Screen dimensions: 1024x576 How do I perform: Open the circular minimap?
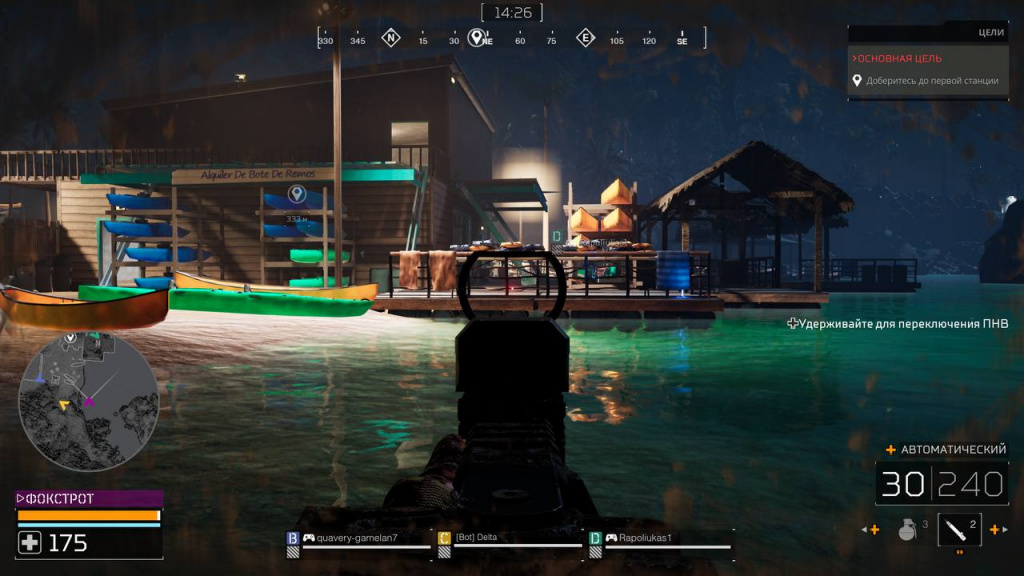(89, 402)
